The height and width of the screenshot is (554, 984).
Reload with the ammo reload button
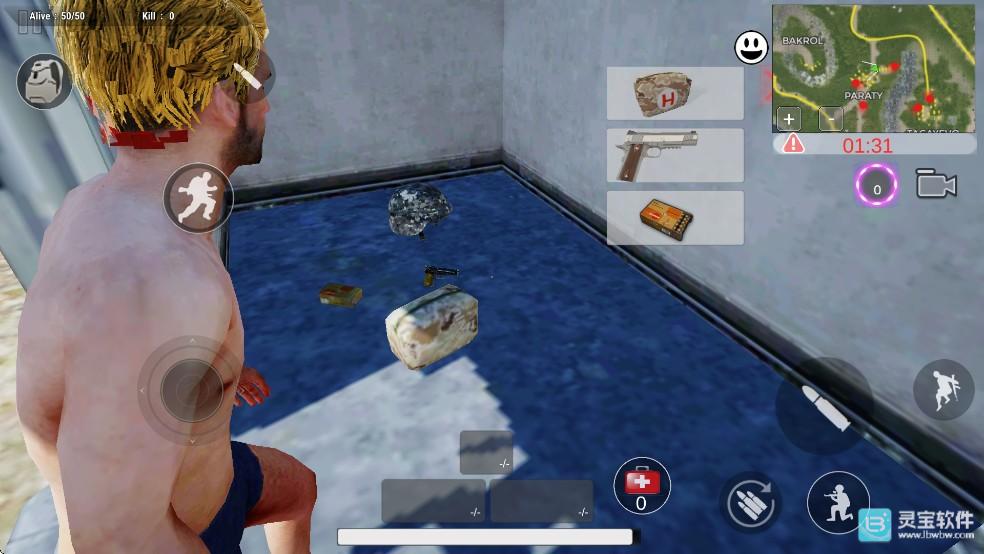pyautogui.click(x=752, y=501)
